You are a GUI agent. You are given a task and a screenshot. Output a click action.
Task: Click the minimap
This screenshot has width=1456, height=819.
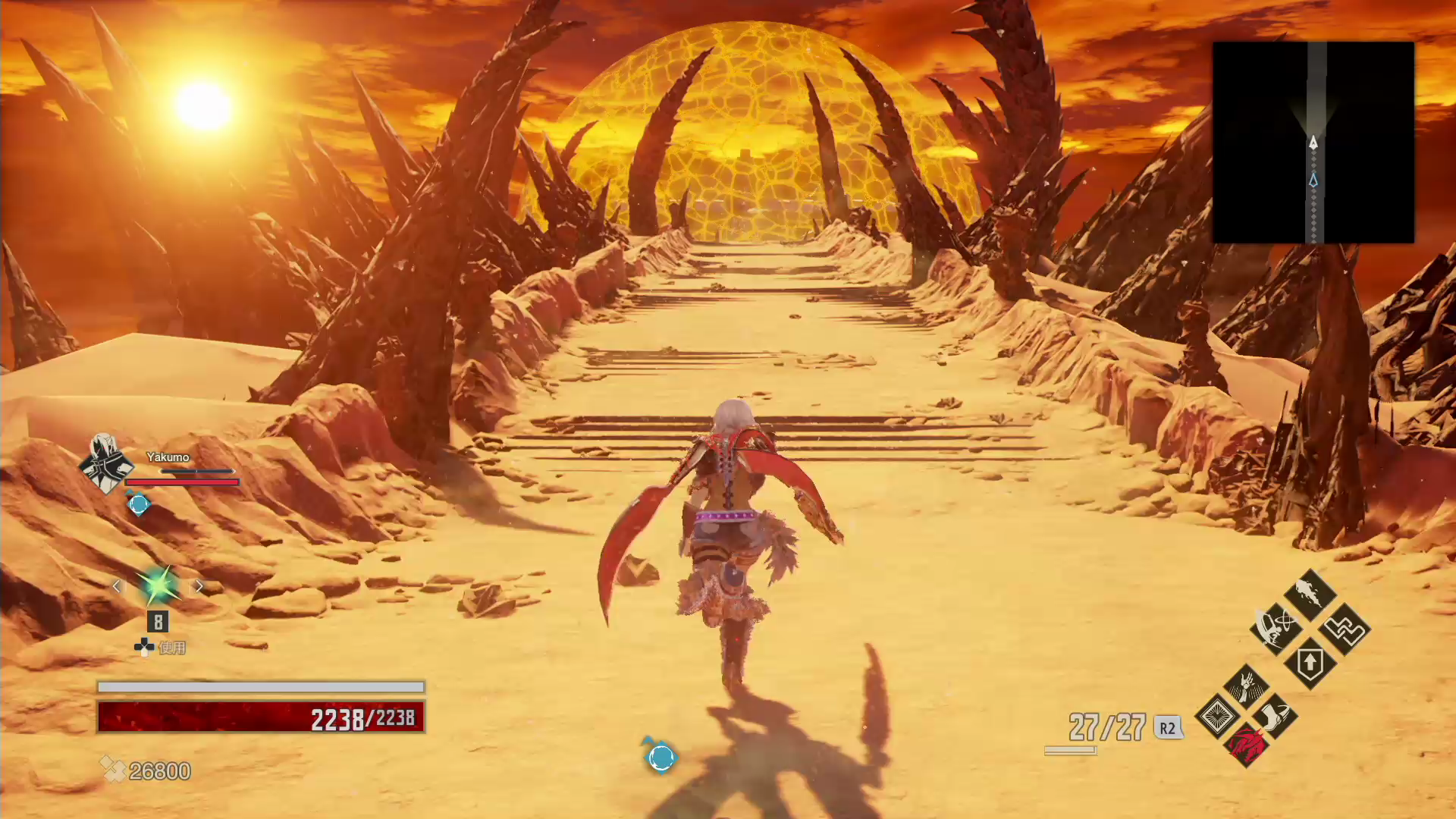pyautogui.click(x=1313, y=143)
